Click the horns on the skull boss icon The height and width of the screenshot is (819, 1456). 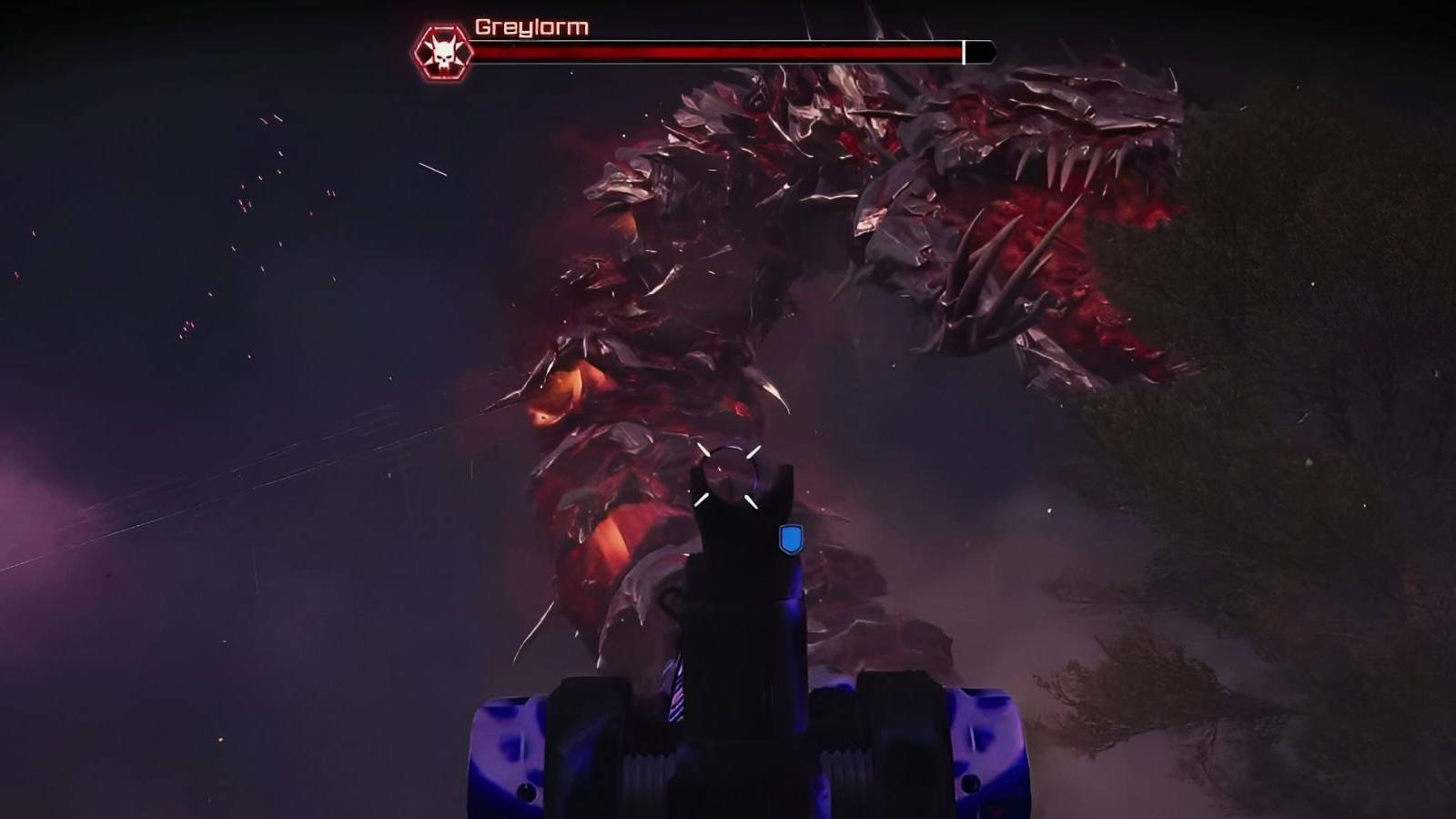click(443, 41)
